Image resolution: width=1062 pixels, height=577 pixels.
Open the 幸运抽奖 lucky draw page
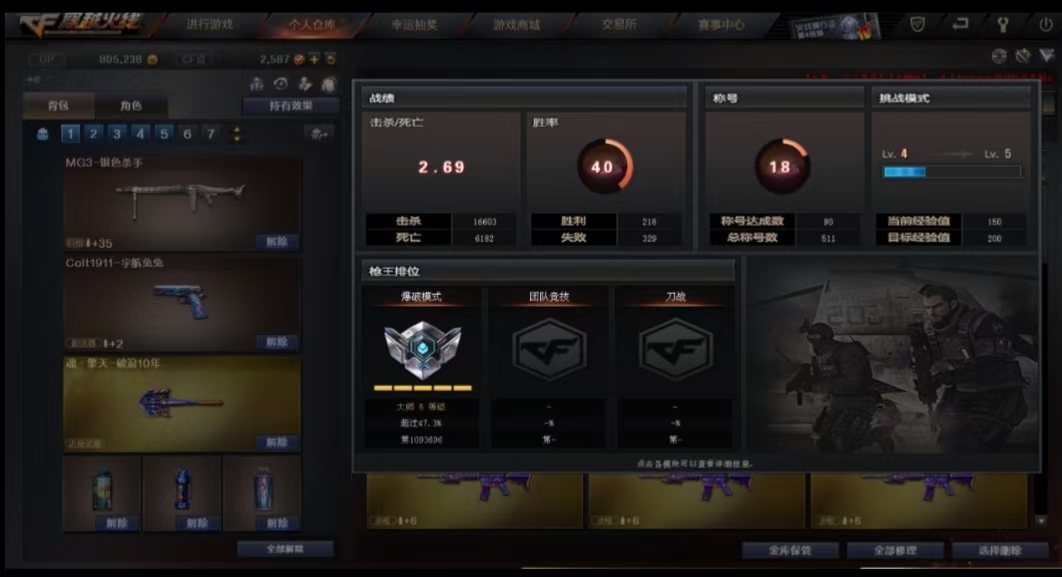point(414,24)
